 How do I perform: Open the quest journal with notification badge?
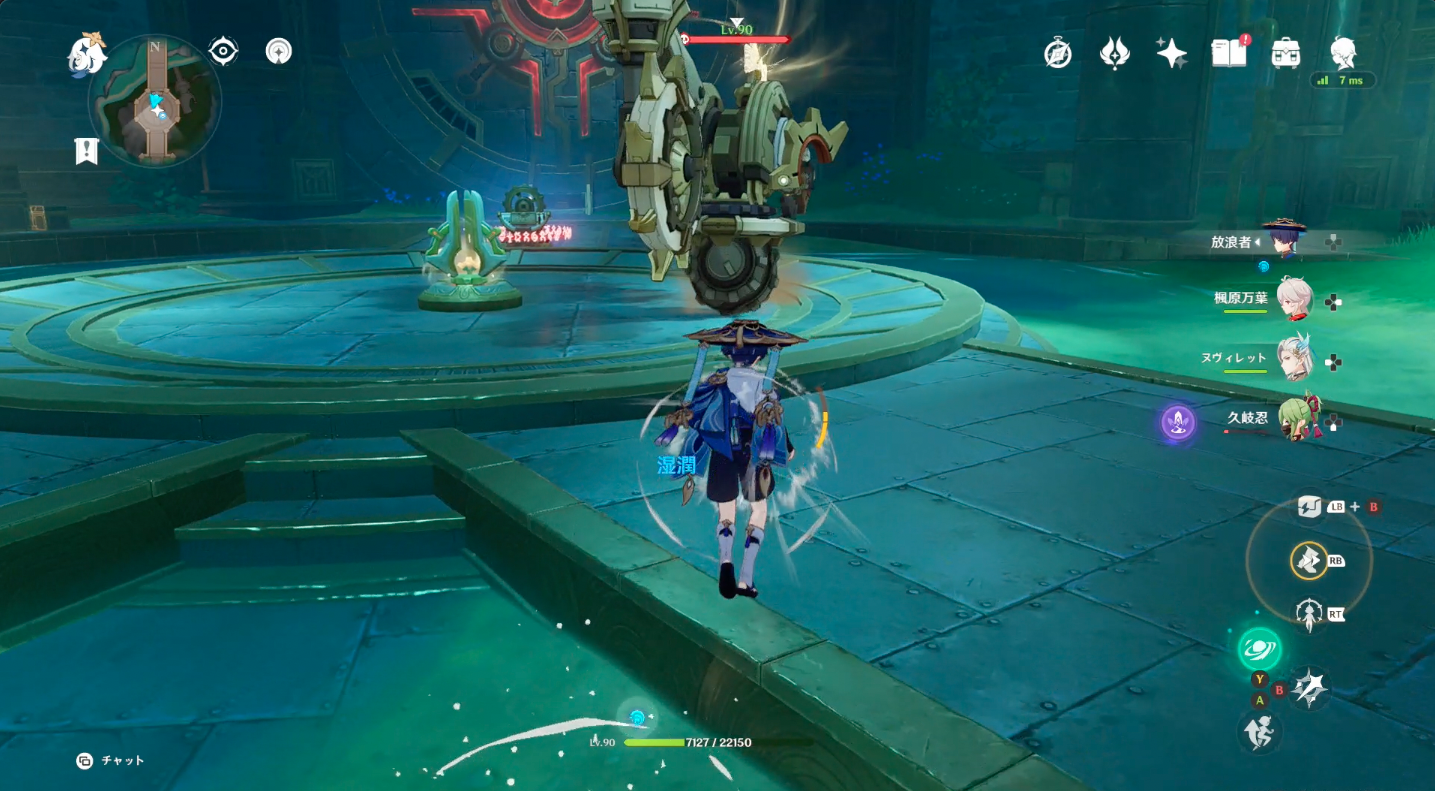[x=1227, y=52]
